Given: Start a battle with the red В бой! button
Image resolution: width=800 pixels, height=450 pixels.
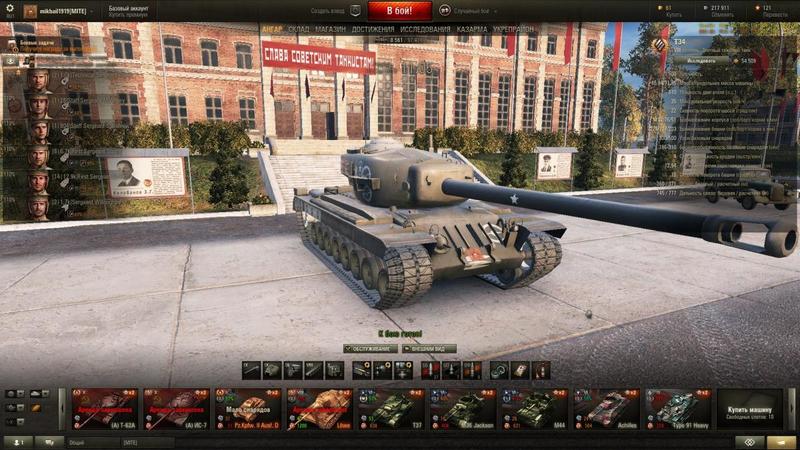Looking at the screenshot, I should click(399, 11).
